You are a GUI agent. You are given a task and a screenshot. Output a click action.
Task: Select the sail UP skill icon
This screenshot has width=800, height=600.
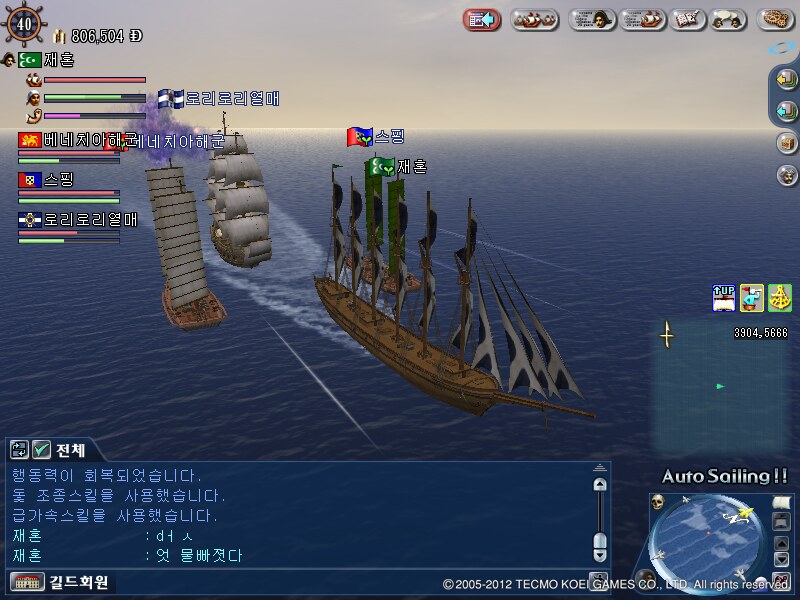(x=724, y=297)
